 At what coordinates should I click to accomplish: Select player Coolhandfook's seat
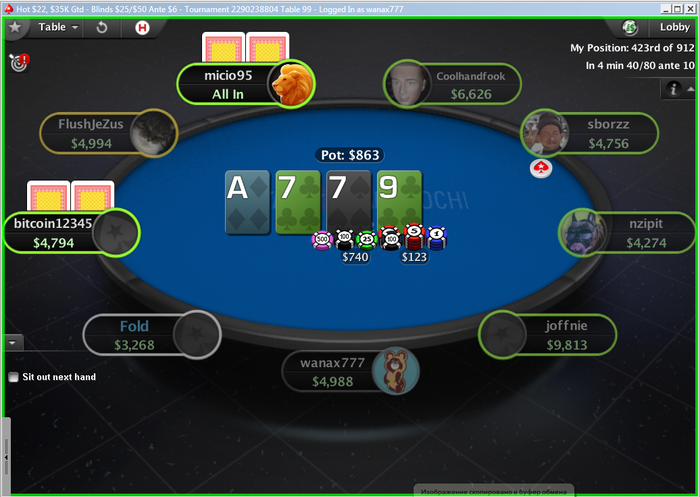452,85
